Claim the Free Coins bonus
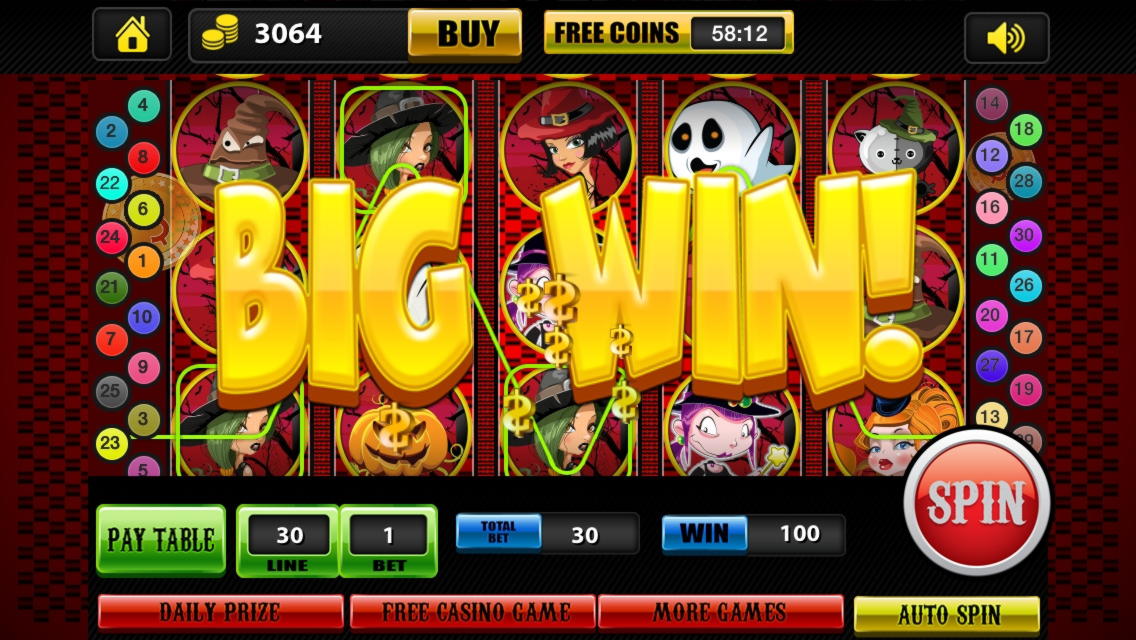This screenshot has width=1136, height=640. click(x=668, y=33)
